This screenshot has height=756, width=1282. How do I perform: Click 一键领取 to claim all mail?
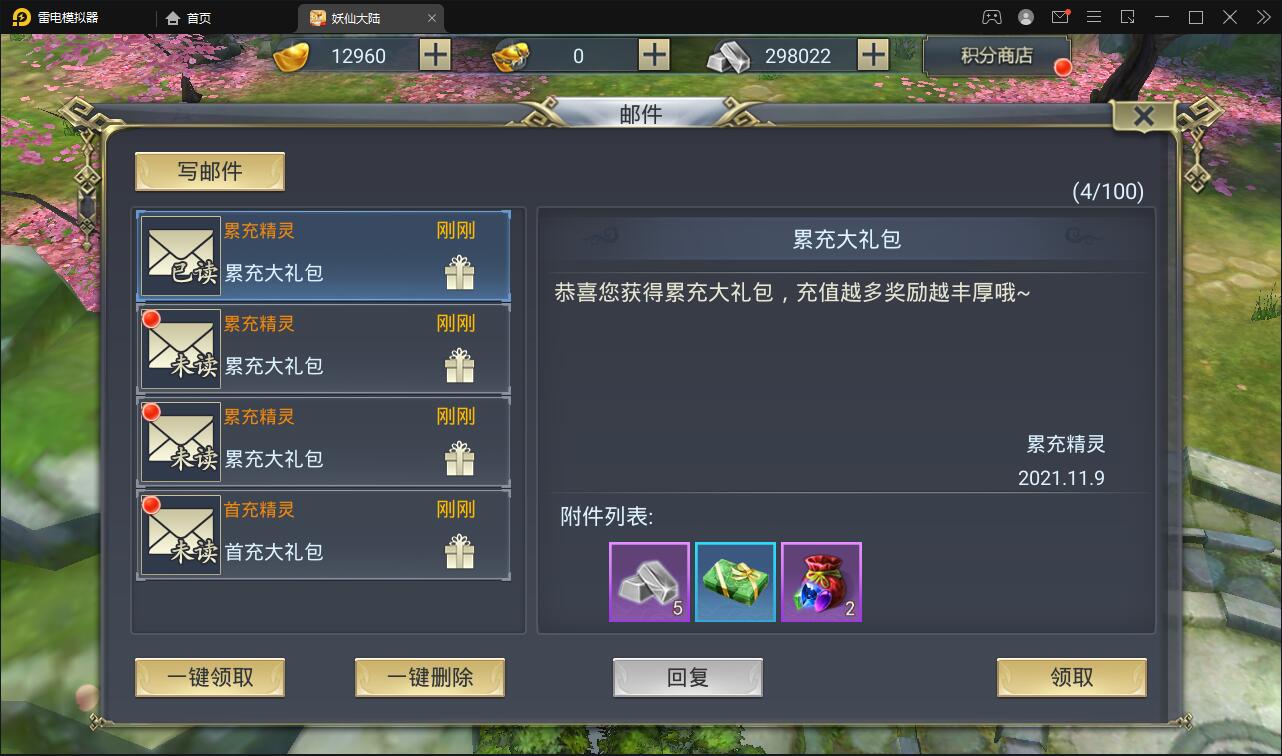(208, 677)
